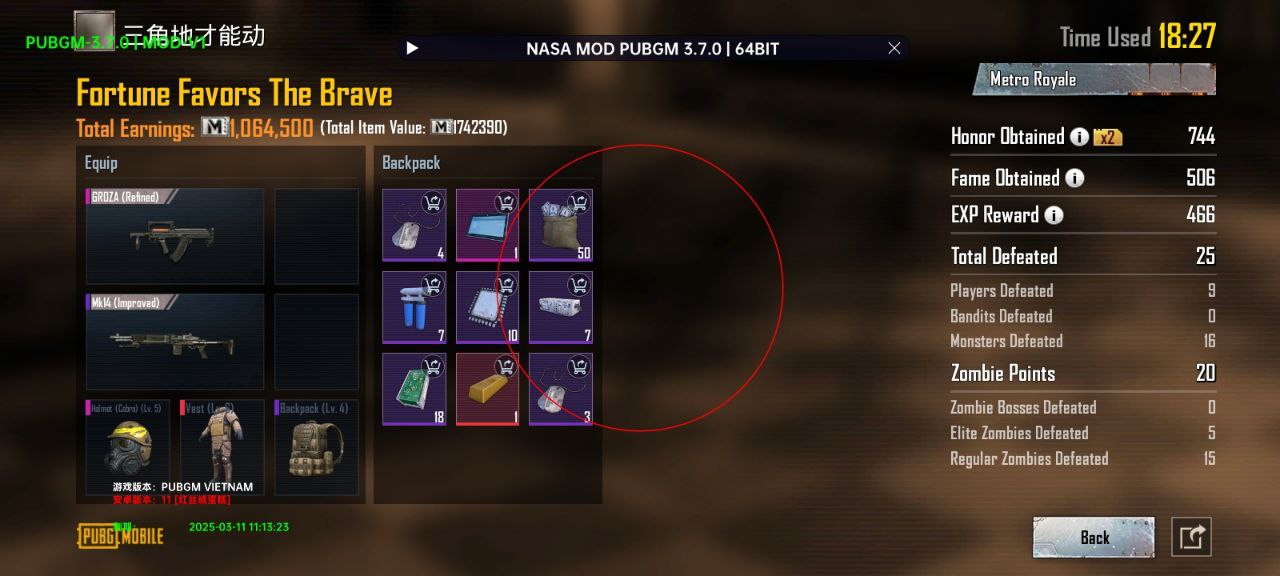Open the EXP Reward info tooltip
The width and height of the screenshot is (1280, 576).
(x=1054, y=215)
